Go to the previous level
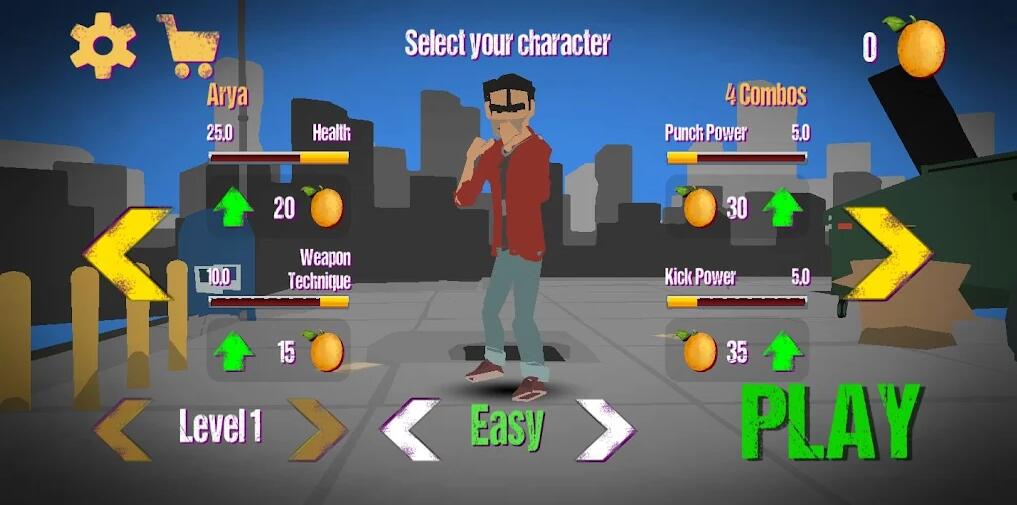Viewport: 1017px width, 505px height. click(123, 429)
